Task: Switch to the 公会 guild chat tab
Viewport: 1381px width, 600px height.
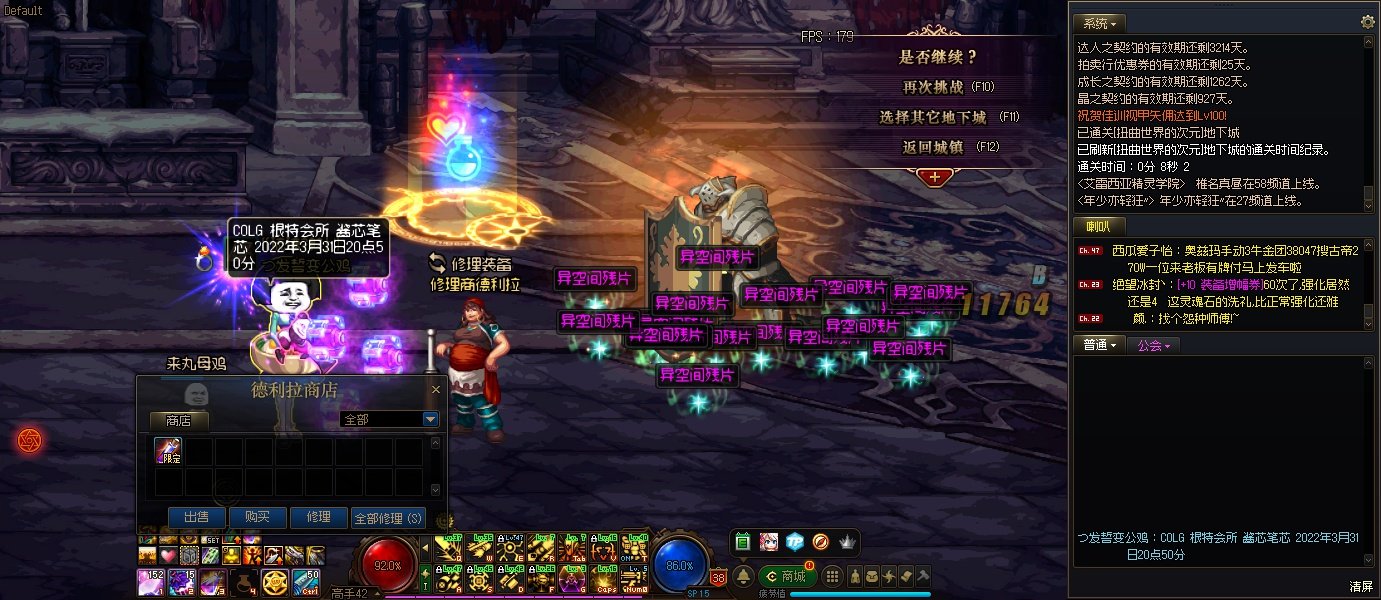Action: click(x=1154, y=345)
